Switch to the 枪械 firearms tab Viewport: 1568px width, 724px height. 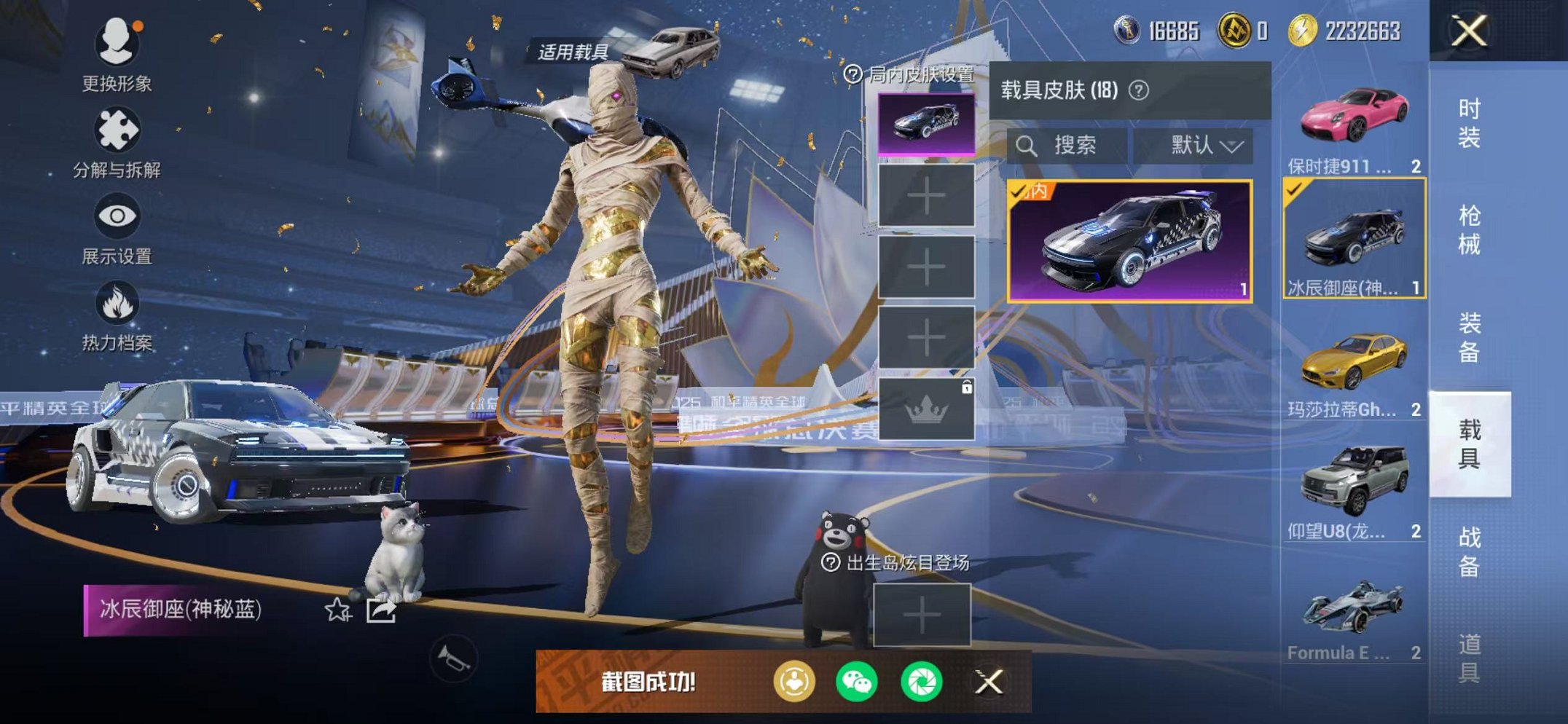point(1469,229)
